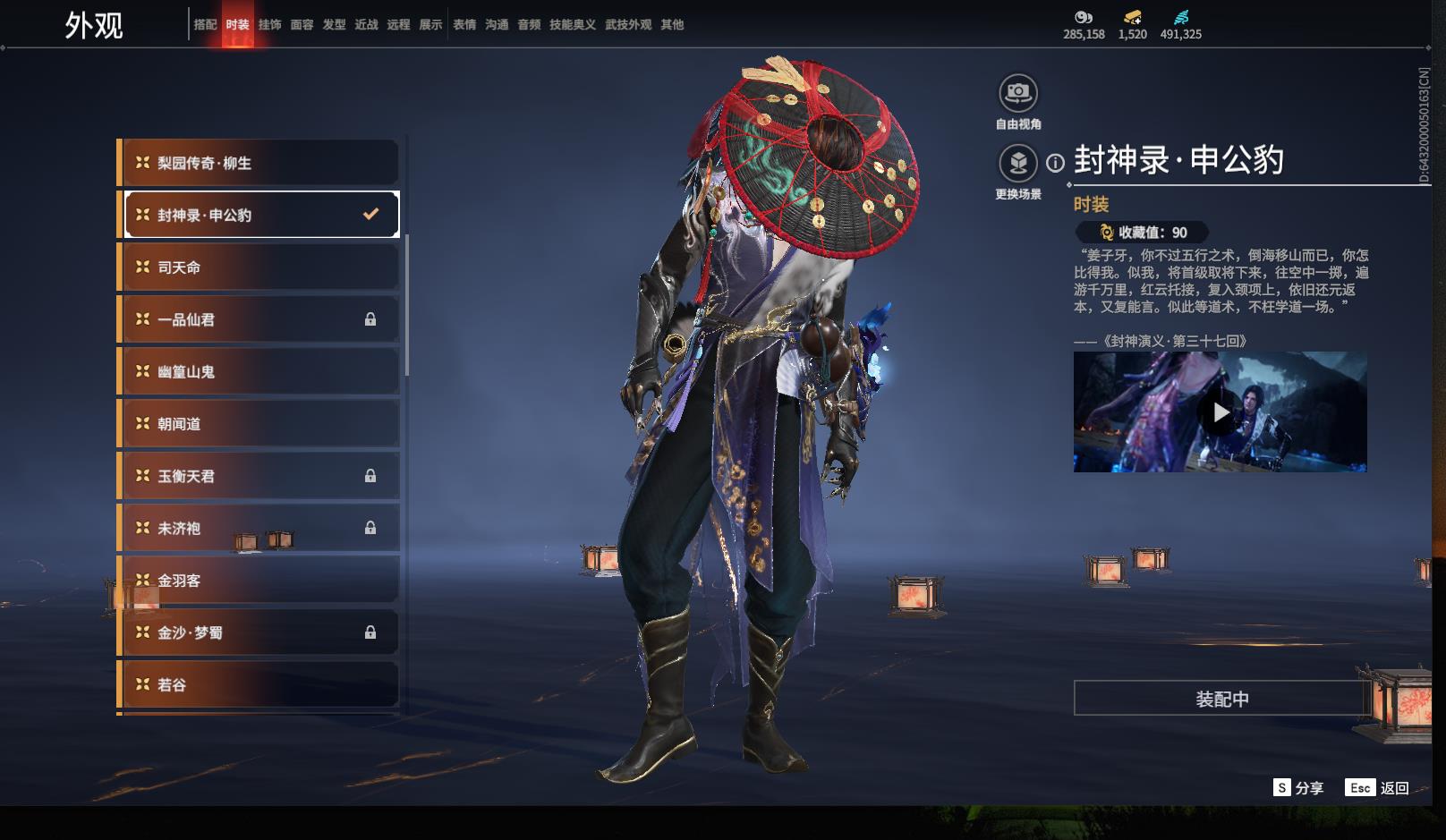Choose the 司天命 outfit row
This screenshot has height=840, width=1446.
[259, 267]
